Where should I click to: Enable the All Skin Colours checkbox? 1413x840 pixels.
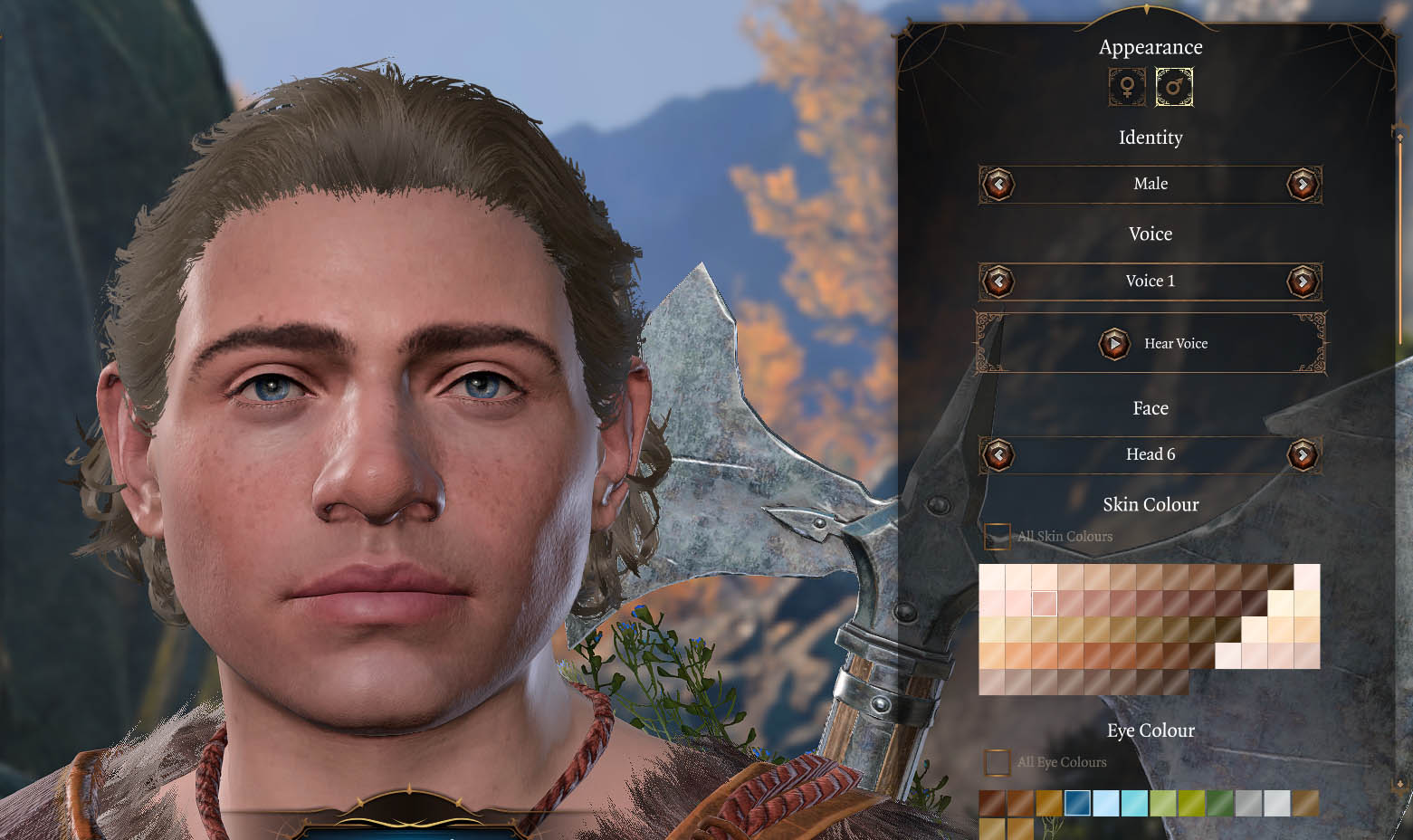point(997,537)
